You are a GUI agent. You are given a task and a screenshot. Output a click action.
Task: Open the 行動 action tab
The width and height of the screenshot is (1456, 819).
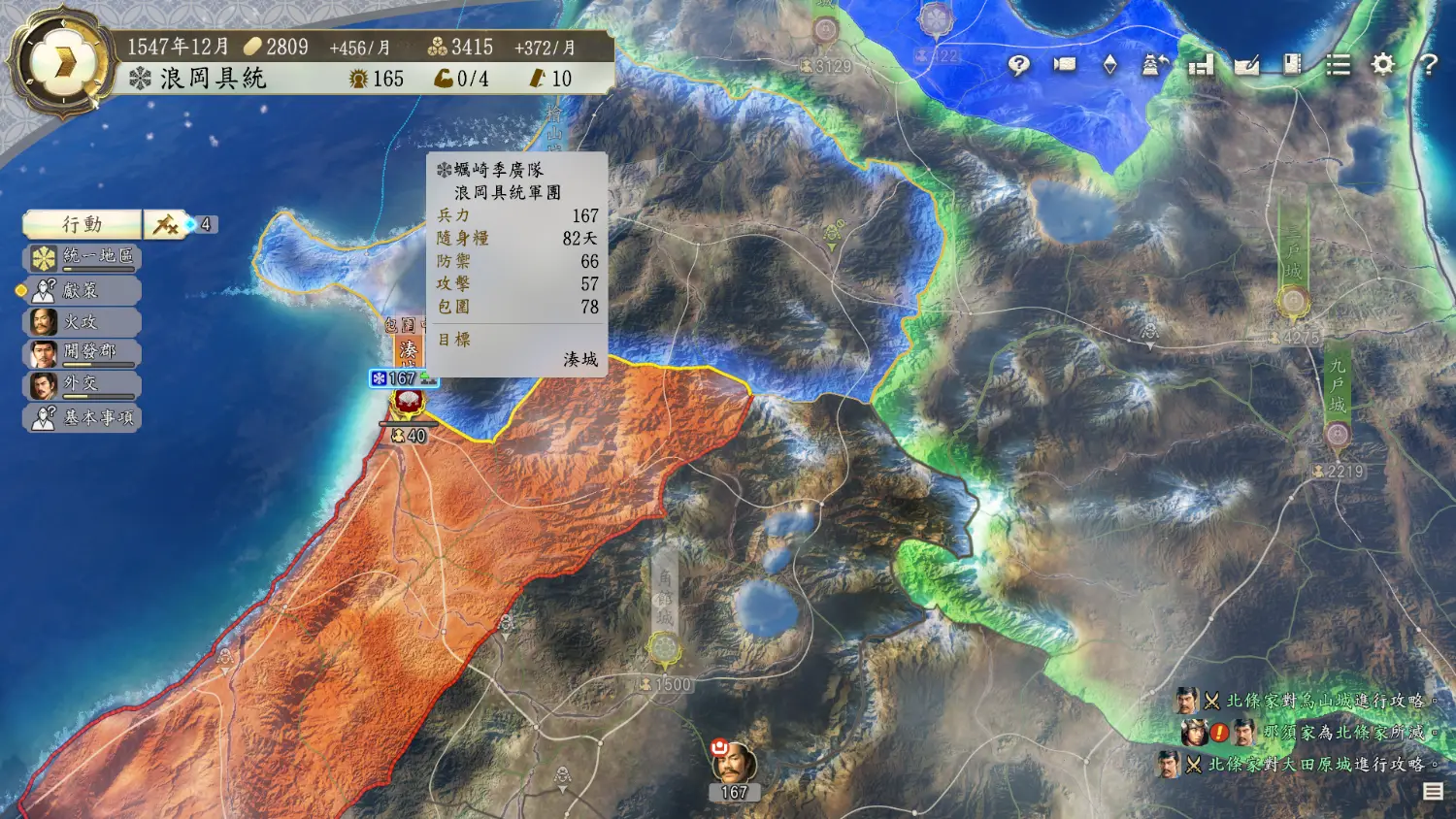83,225
